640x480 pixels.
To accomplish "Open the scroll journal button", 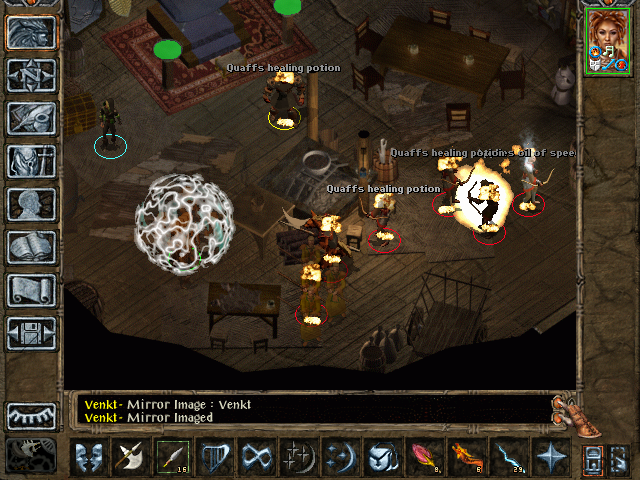I will (x=31, y=290).
